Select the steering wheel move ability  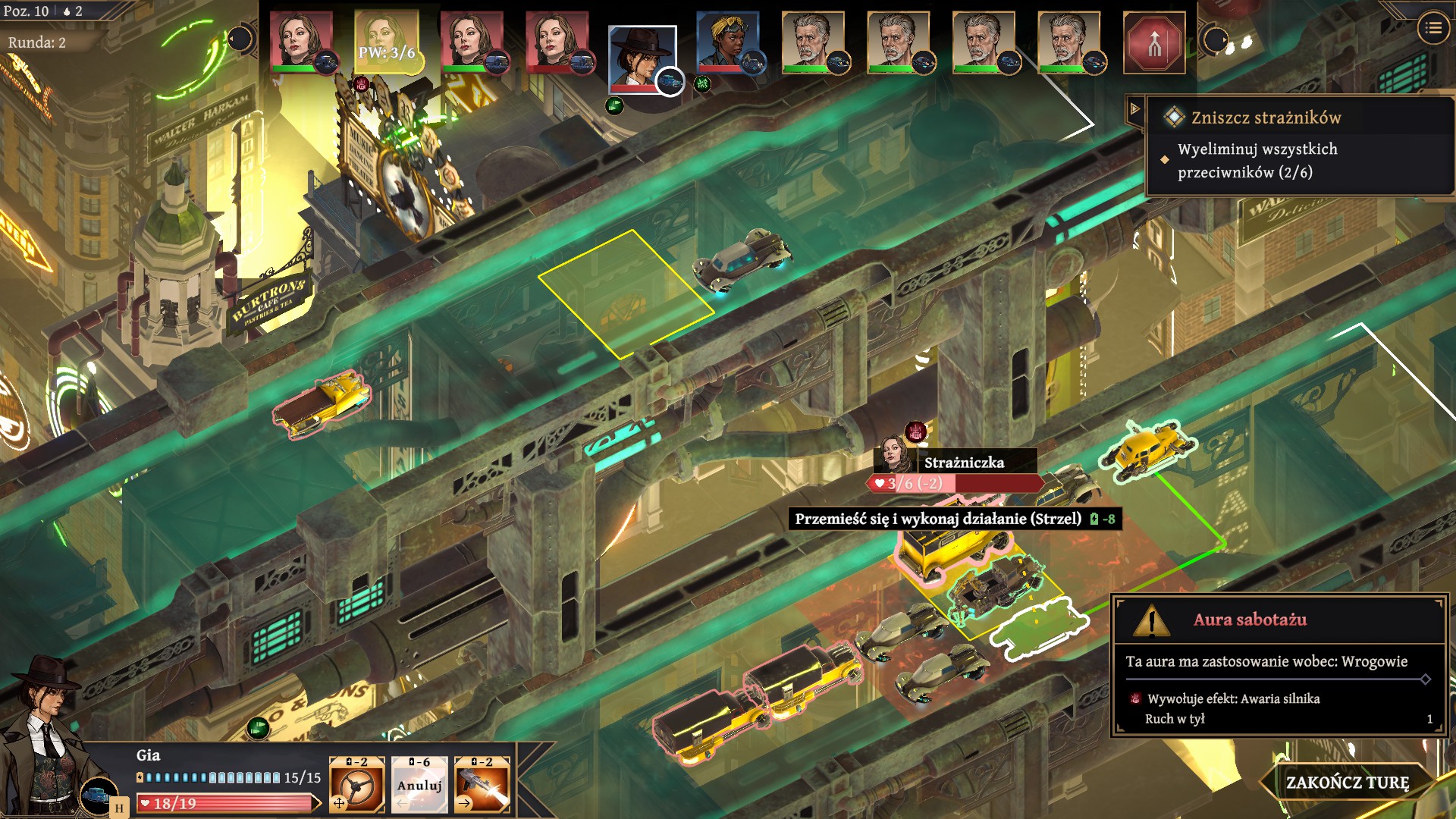coord(356,785)
